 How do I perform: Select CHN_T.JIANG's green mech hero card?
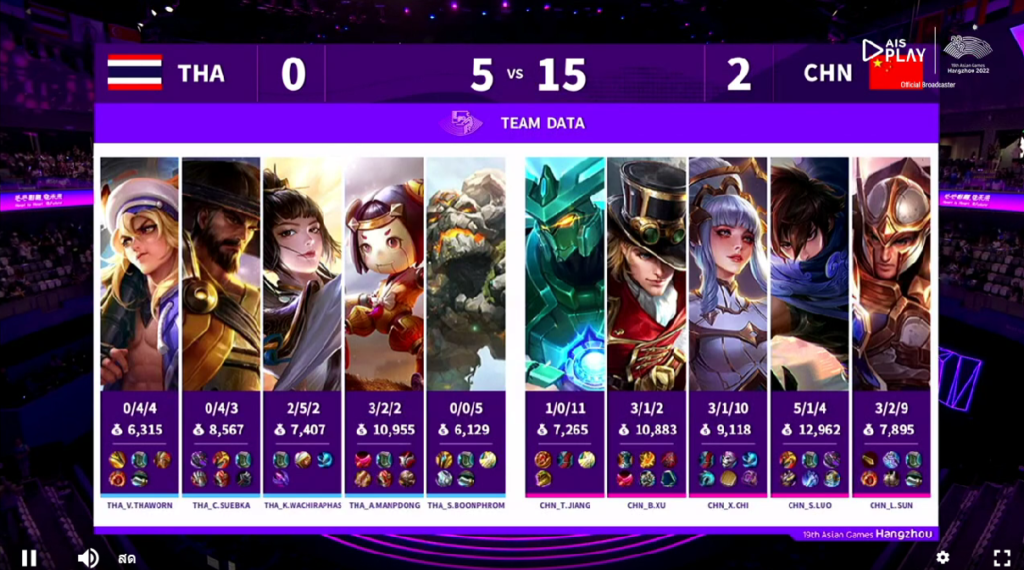(x=565, y=273)
